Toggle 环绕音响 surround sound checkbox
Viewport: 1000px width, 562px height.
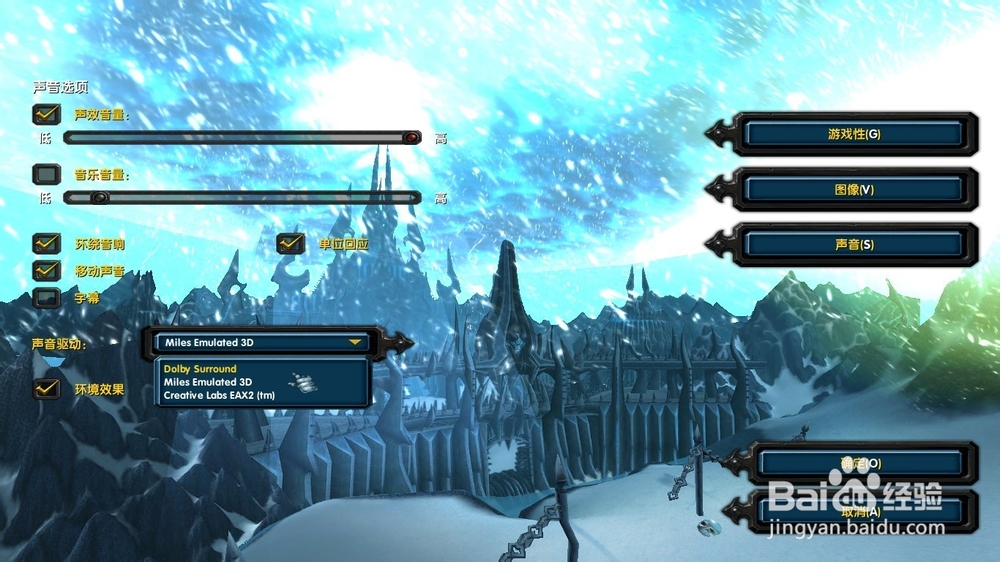click(x=47, y=243)
